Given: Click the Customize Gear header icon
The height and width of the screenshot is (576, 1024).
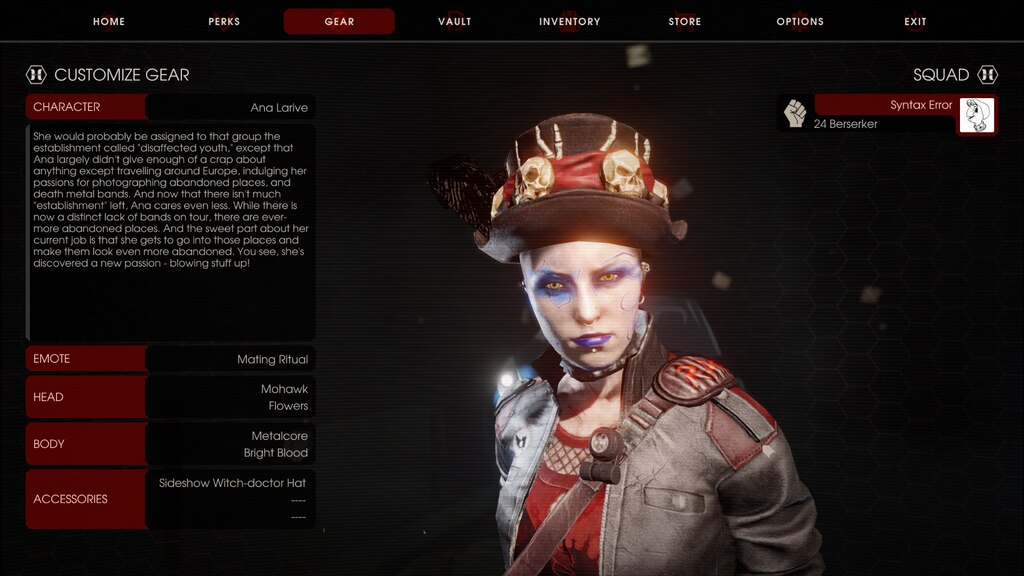Looking at the screenshot, I should [x=36, y=75].
